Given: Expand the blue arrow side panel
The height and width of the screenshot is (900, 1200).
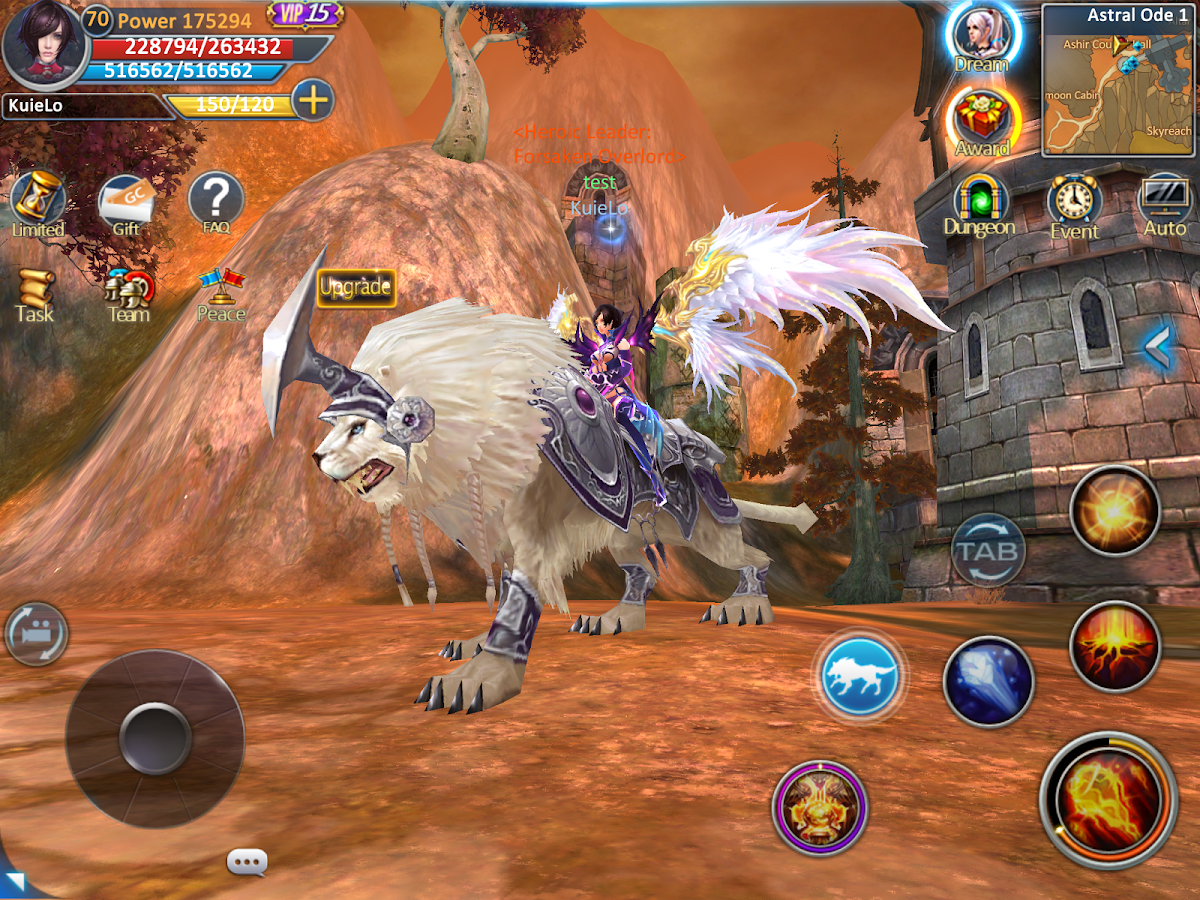Looking at the screenshot, I should pos(1158,347).
